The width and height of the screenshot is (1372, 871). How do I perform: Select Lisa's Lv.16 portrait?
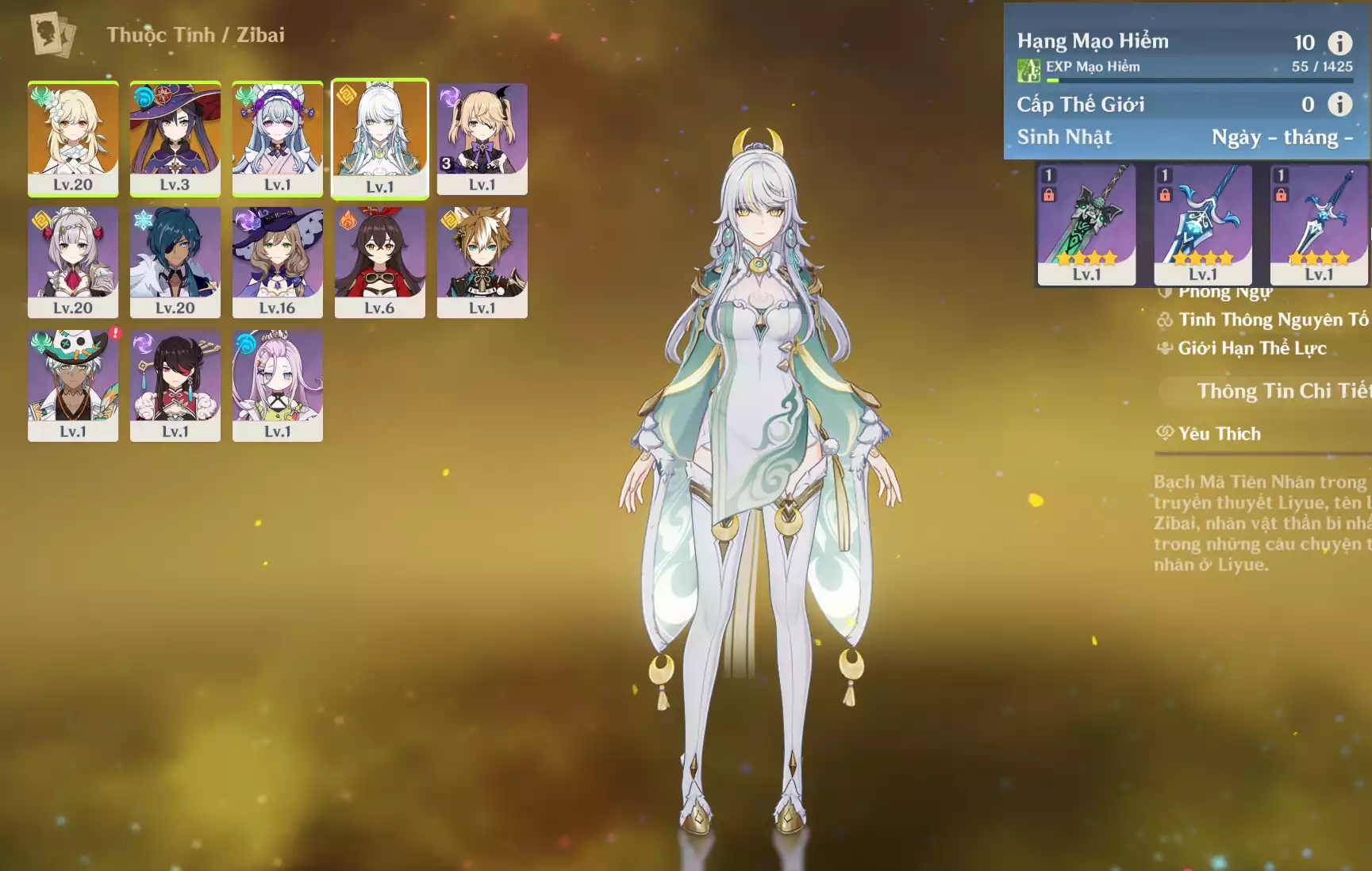coord(277,262)
